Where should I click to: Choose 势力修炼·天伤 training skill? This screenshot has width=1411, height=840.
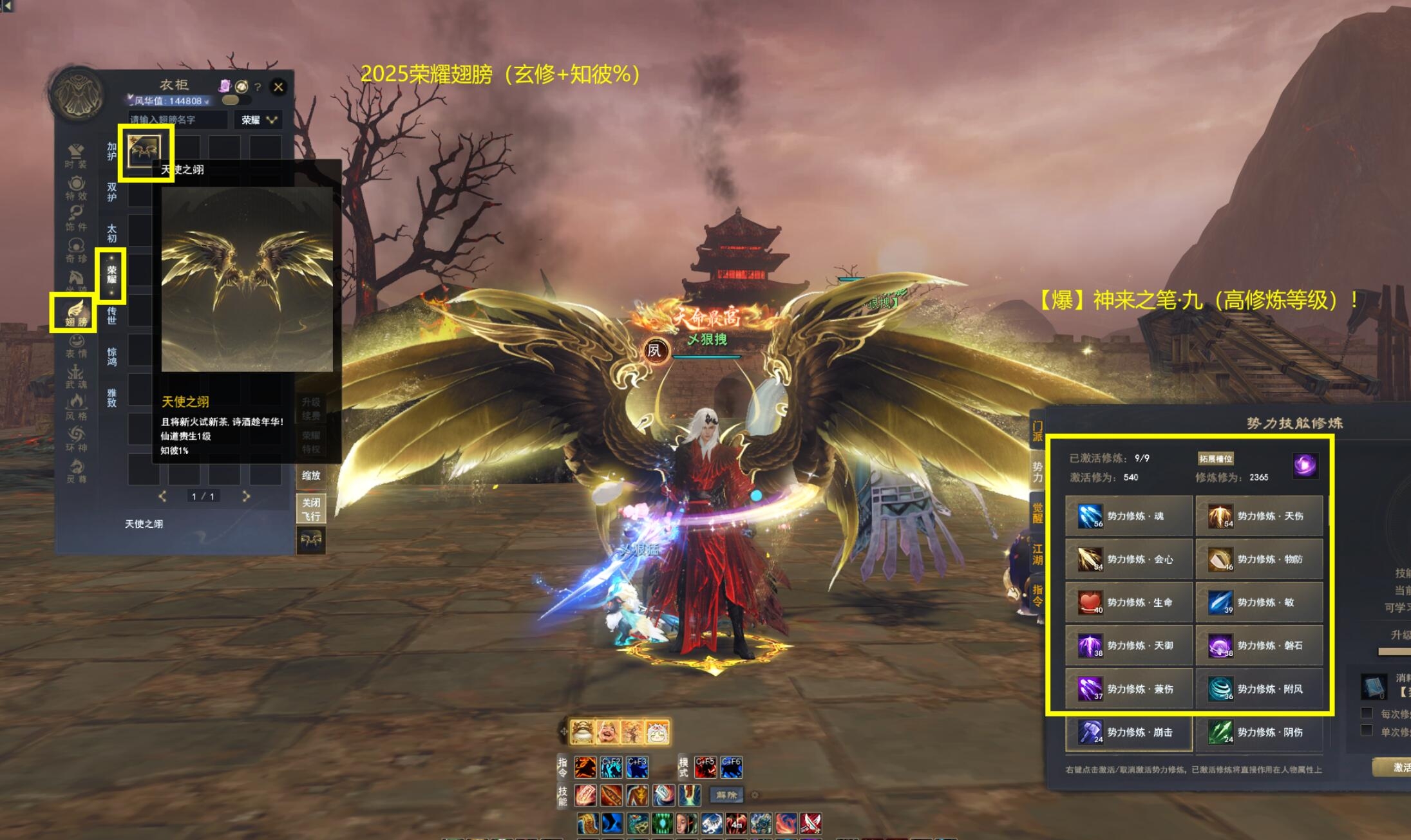tap(1259, 516)
